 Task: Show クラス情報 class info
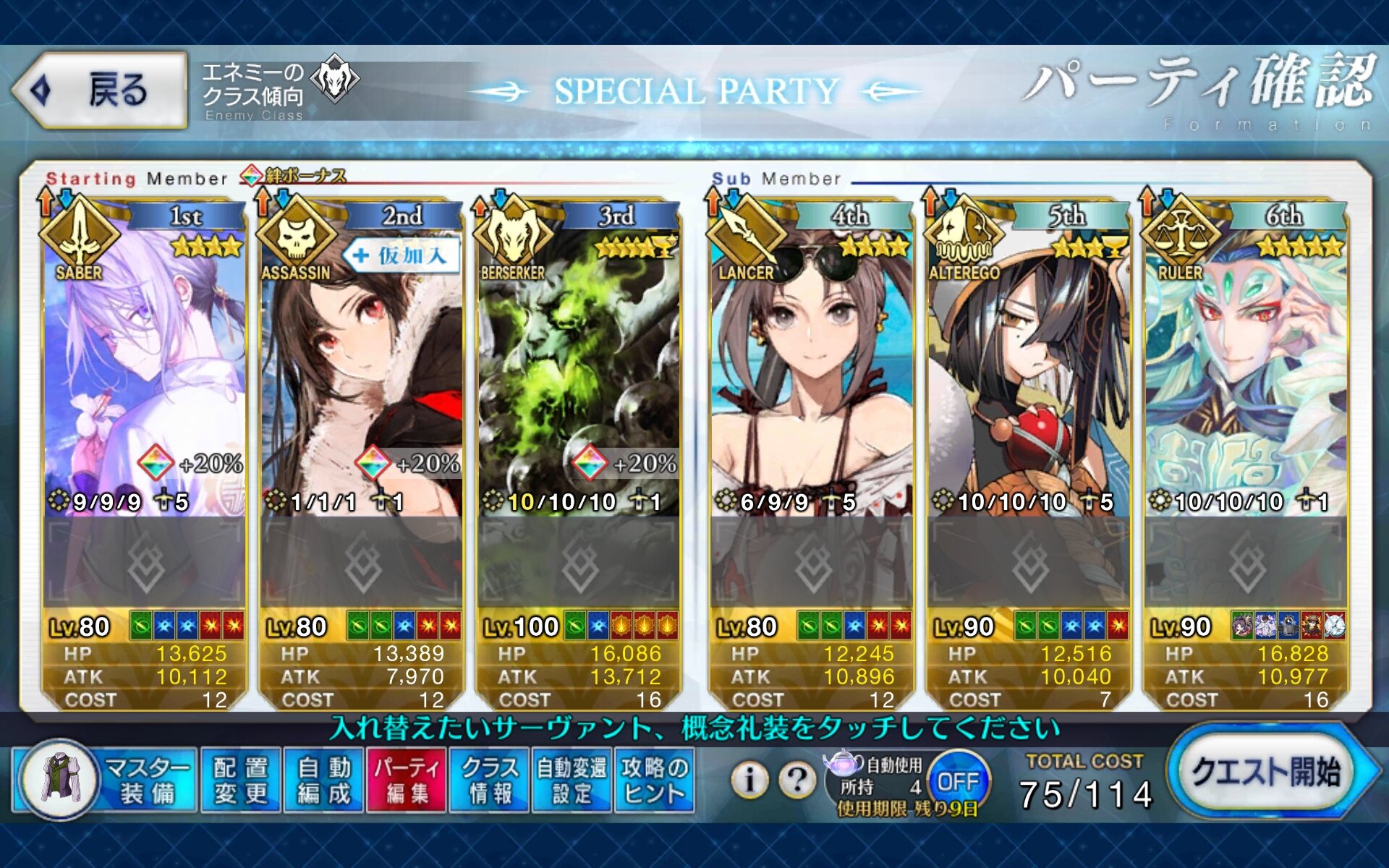point(490,780)
